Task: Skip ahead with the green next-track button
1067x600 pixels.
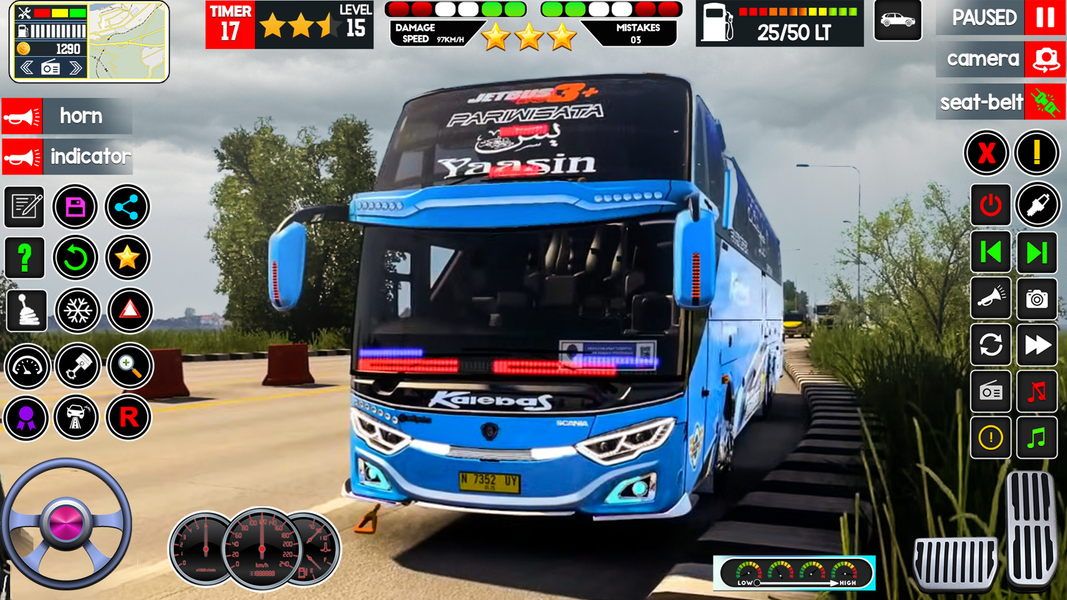Action: [x=1037, y=251]
